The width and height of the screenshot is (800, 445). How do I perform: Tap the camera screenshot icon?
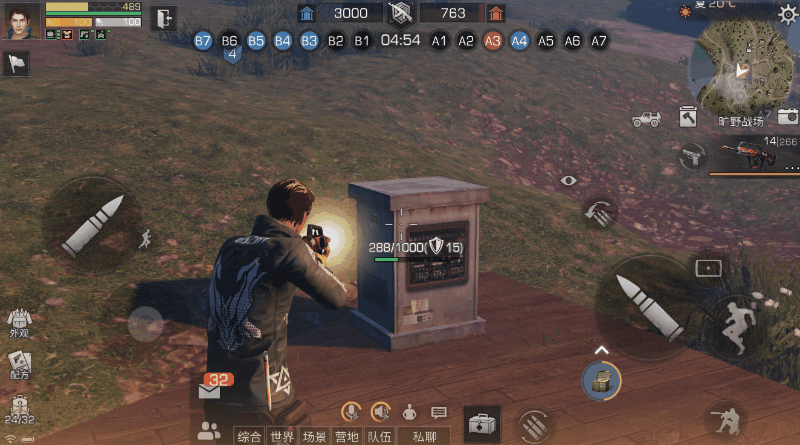[x=788, y=116]
